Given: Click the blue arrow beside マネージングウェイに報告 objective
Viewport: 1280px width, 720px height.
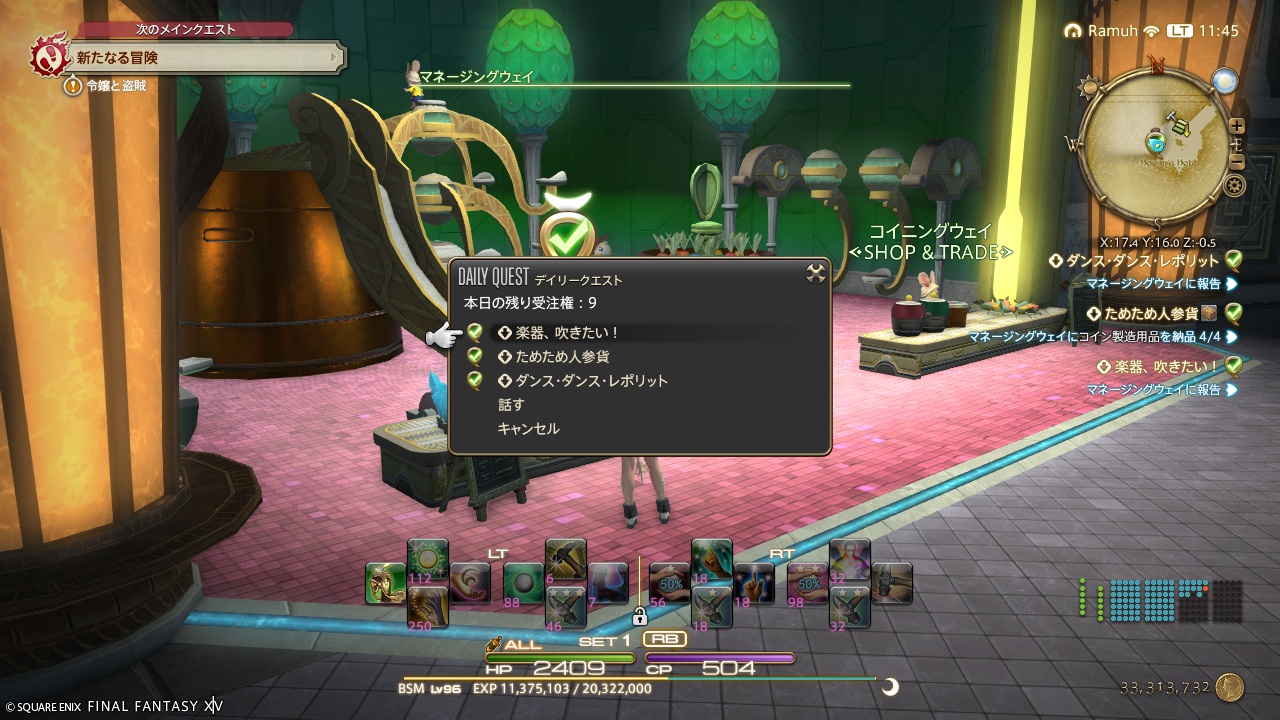Looking at the screenshot, I should click(1233, 284).
